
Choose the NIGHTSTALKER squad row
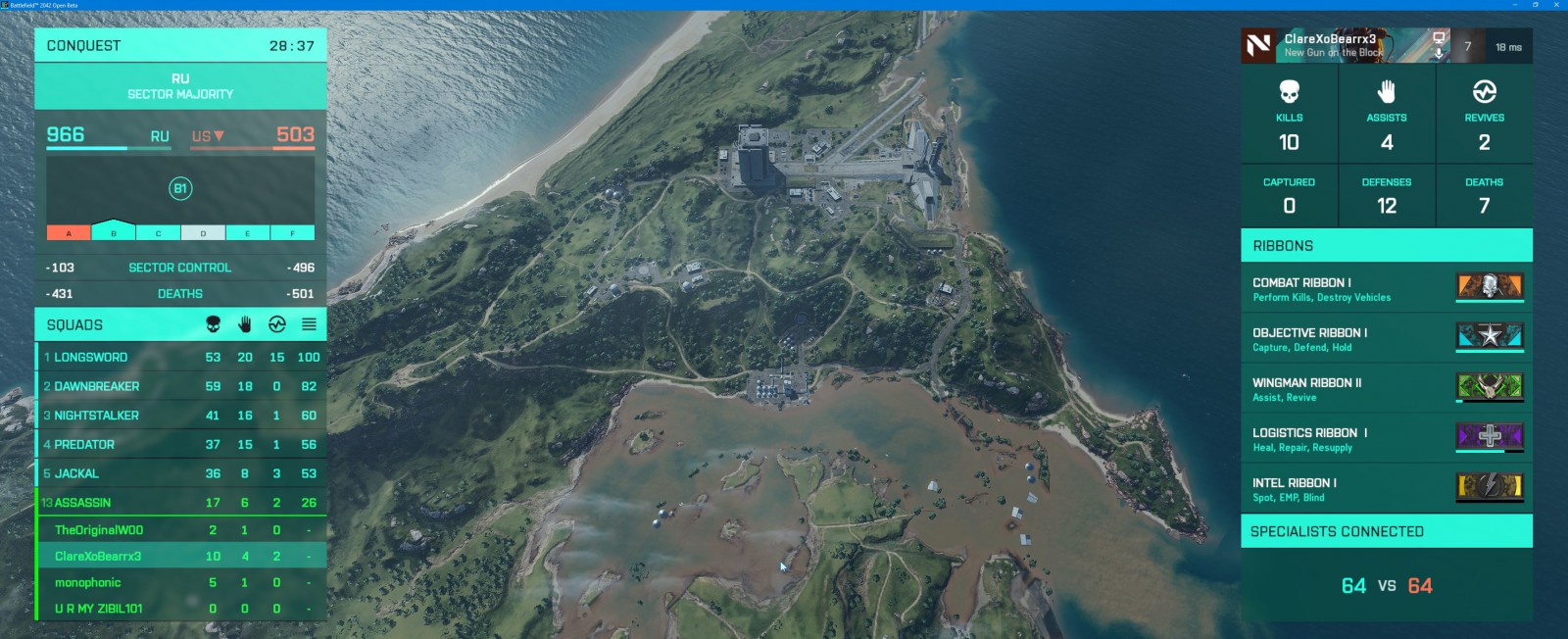pyautogui.click(x=180, y=416)
